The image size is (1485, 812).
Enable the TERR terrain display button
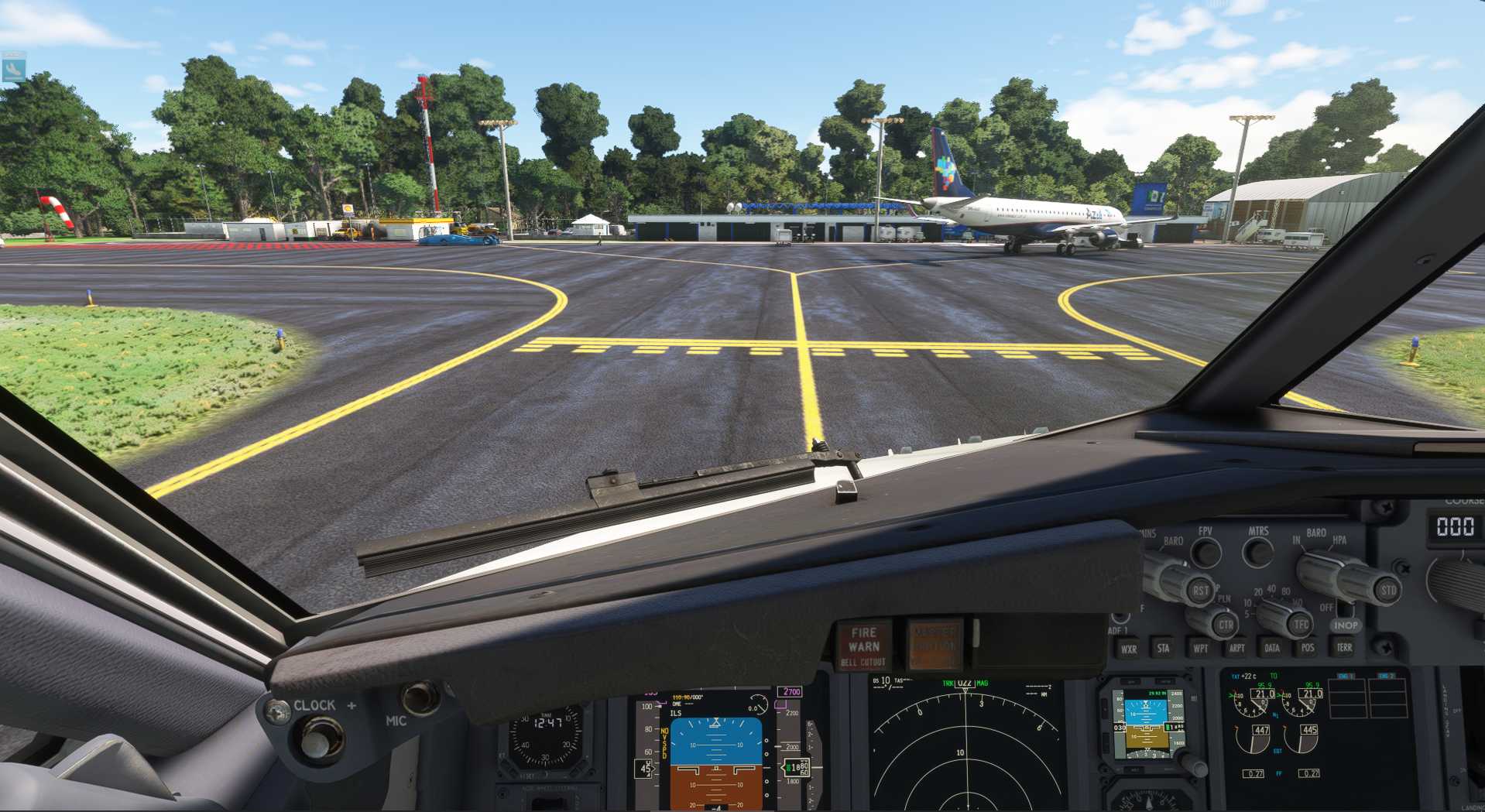point(1344,647)
